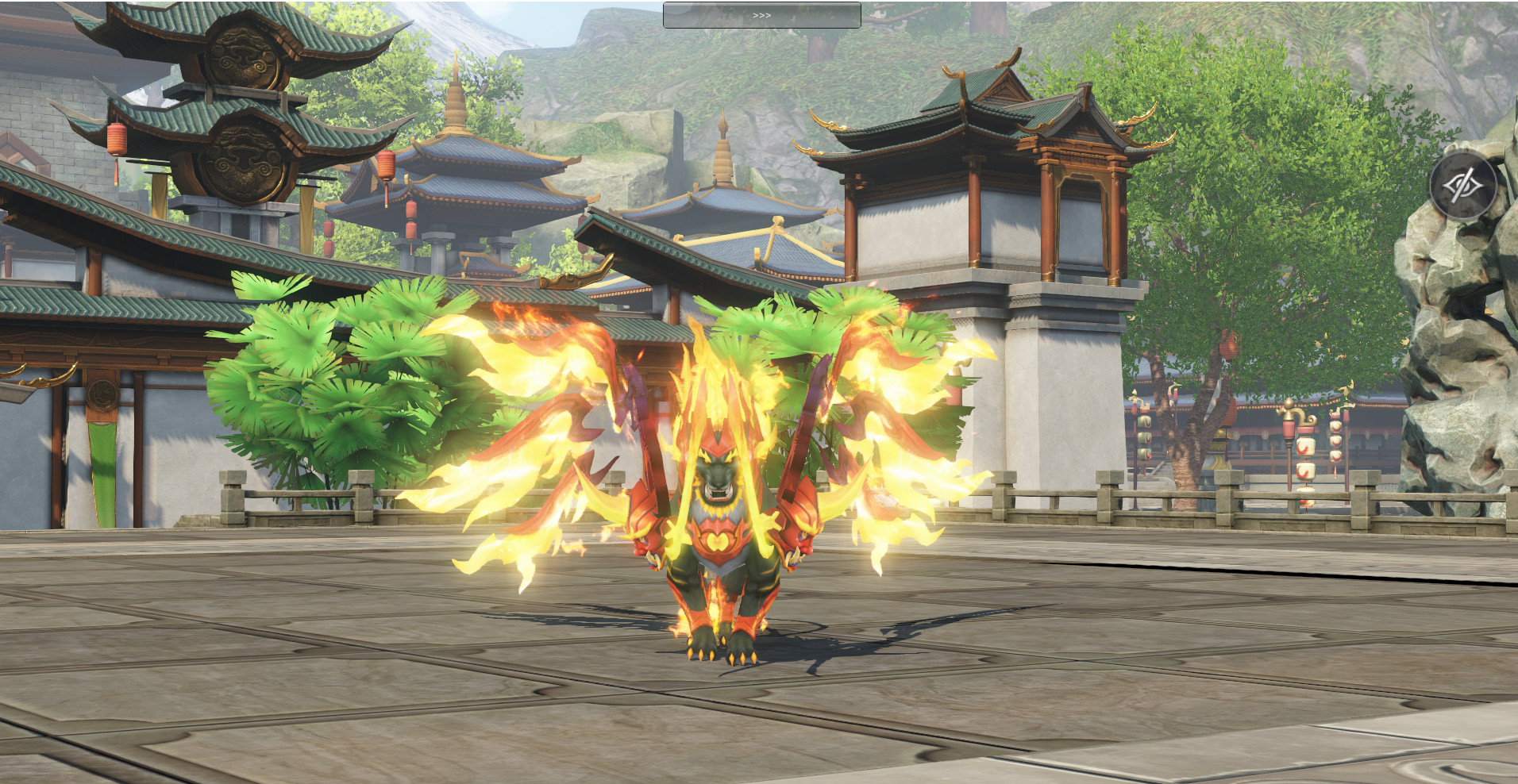Expand the top bar with the >>> arrows

tap(761, 15)
